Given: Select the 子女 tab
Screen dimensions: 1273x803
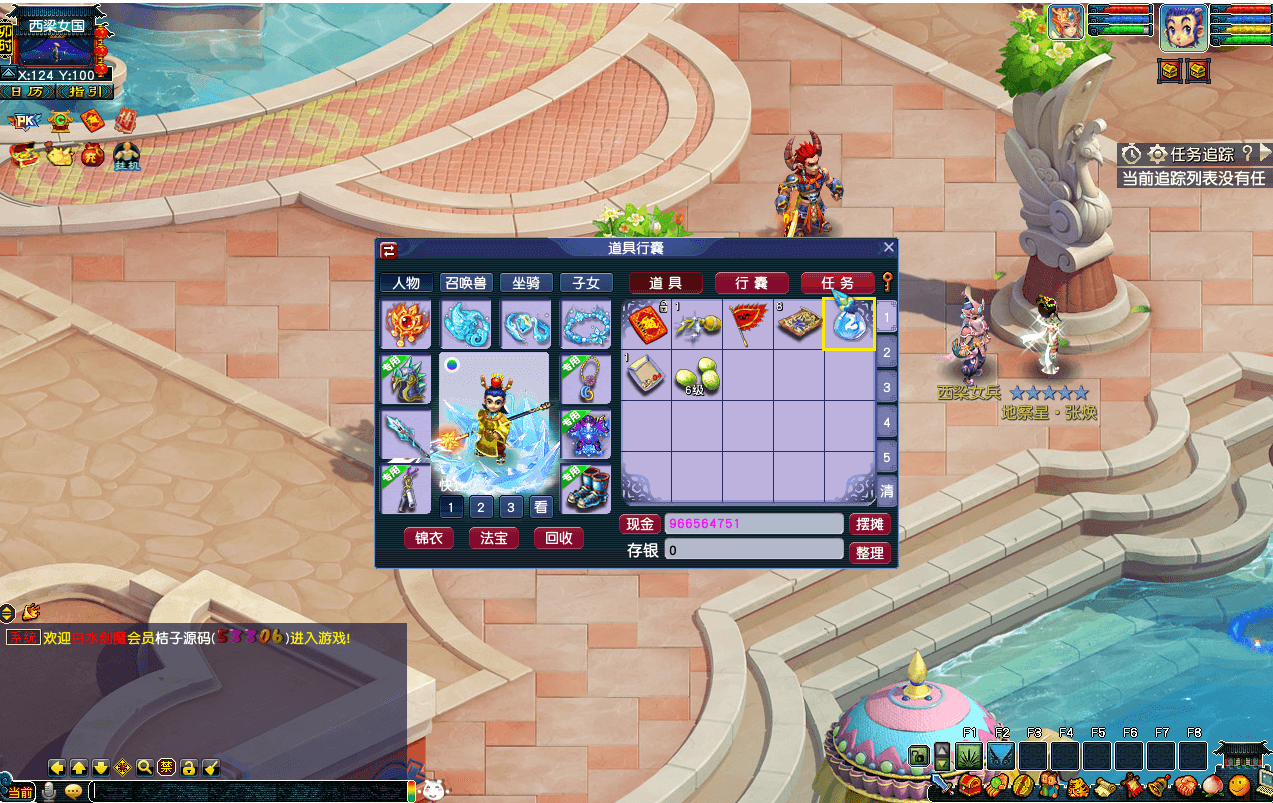Looking at the screenshot, I should click(x=586, y=283).
